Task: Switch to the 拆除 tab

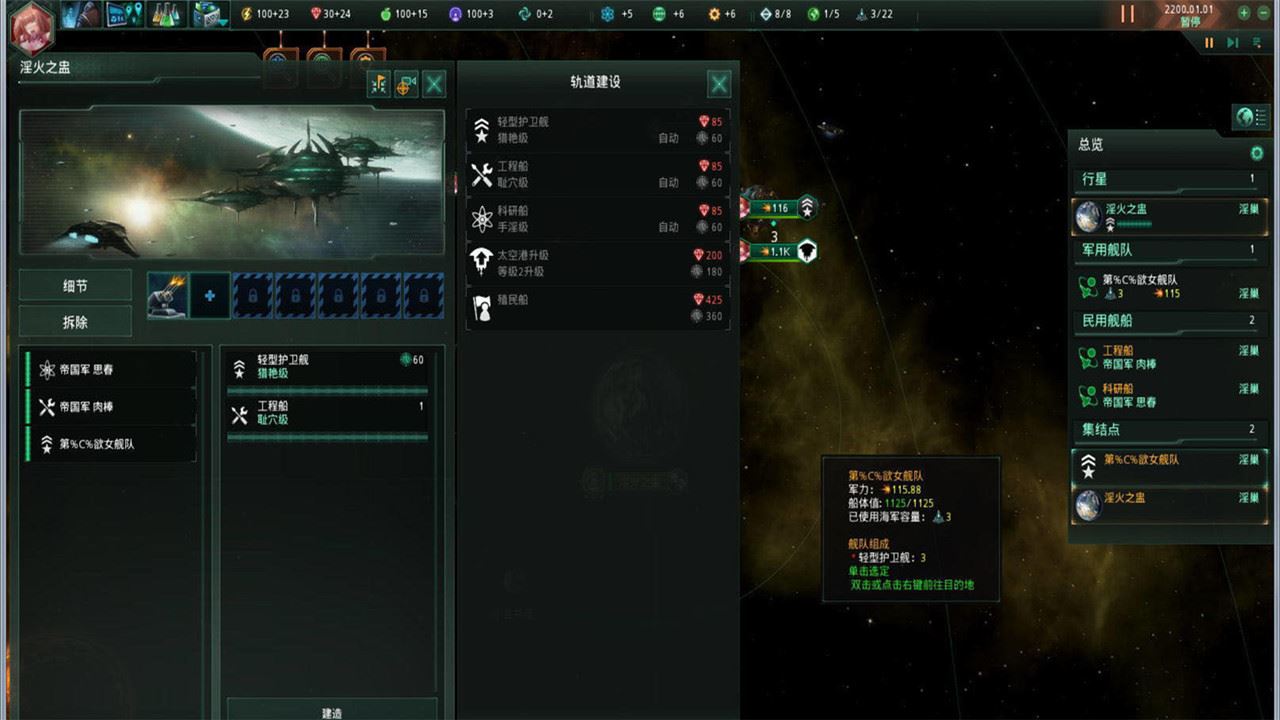Action: 75,321
